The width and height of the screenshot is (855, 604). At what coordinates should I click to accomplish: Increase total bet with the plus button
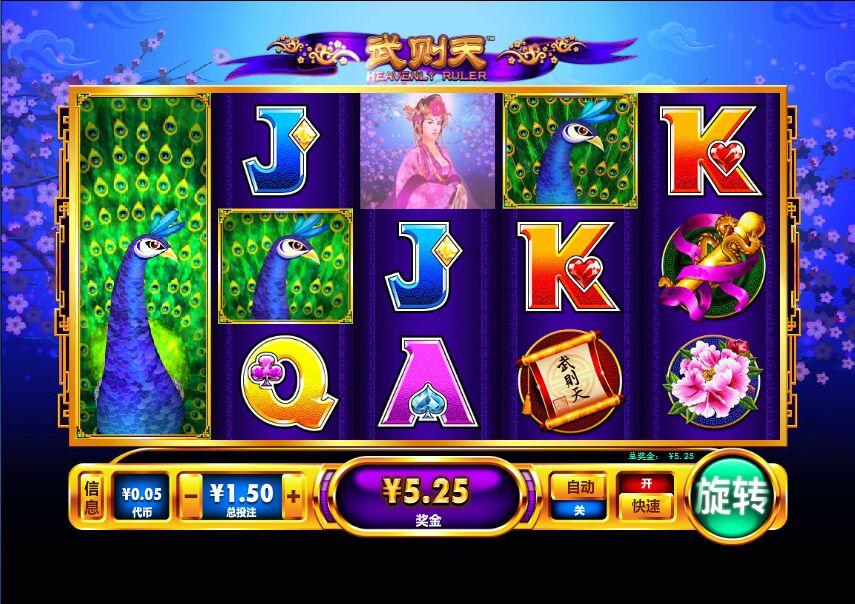click(x=293, y=496)
